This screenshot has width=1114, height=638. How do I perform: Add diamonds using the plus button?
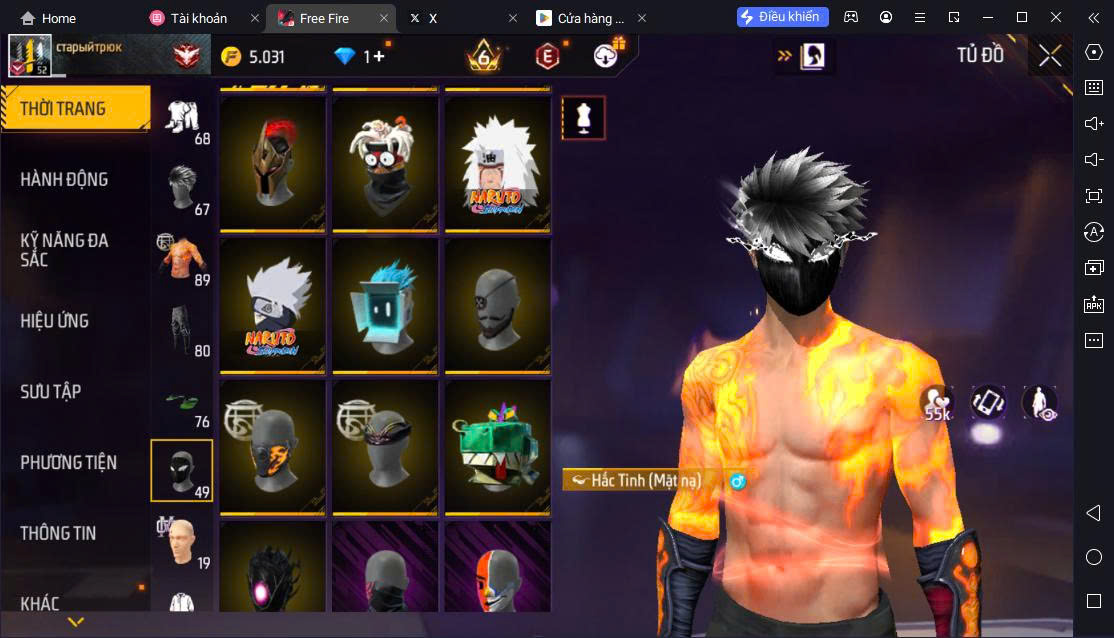(379, 56)
